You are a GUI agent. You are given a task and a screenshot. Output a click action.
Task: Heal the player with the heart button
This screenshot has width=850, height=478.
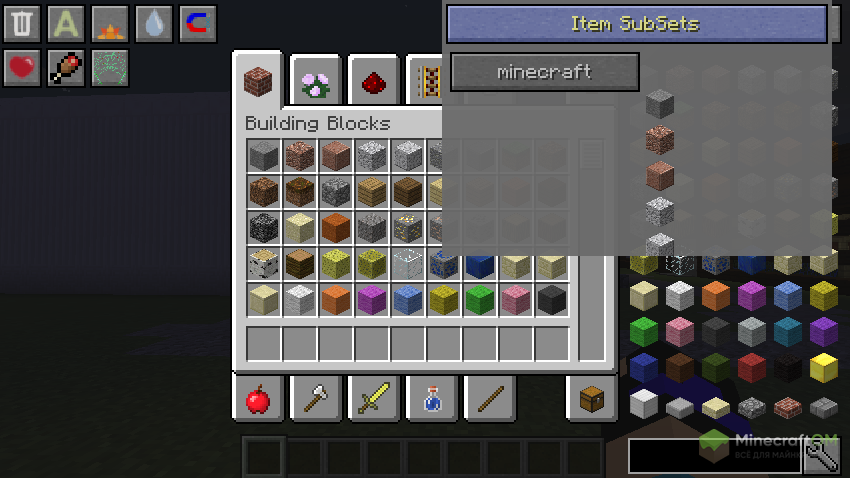click(x=21, y=67)
